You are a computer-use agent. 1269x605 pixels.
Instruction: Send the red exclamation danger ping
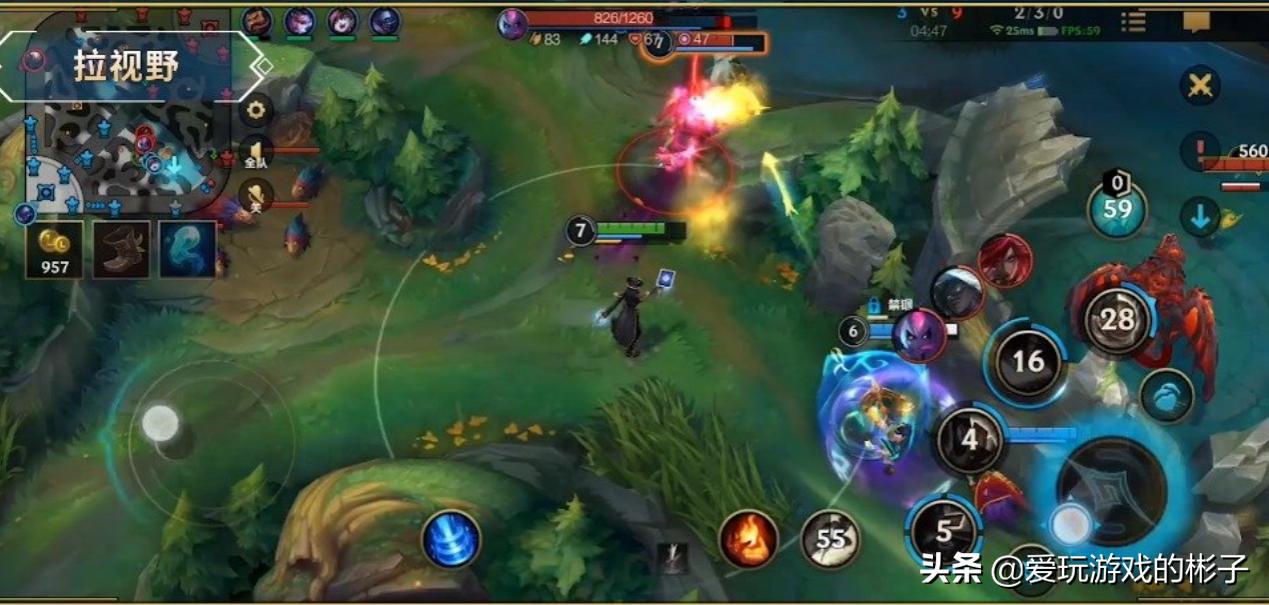(1199, 152)
